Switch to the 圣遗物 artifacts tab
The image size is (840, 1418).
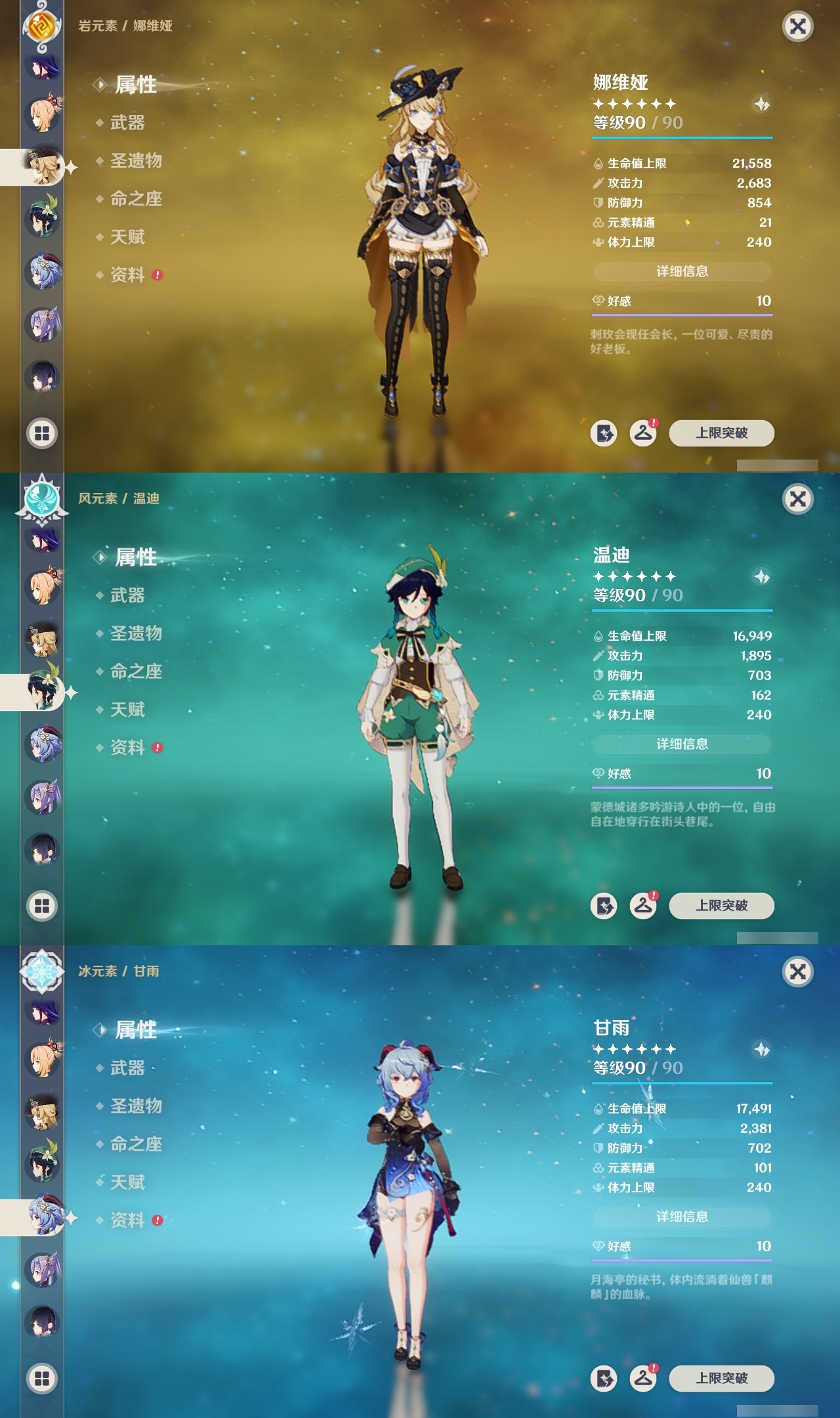135,161
